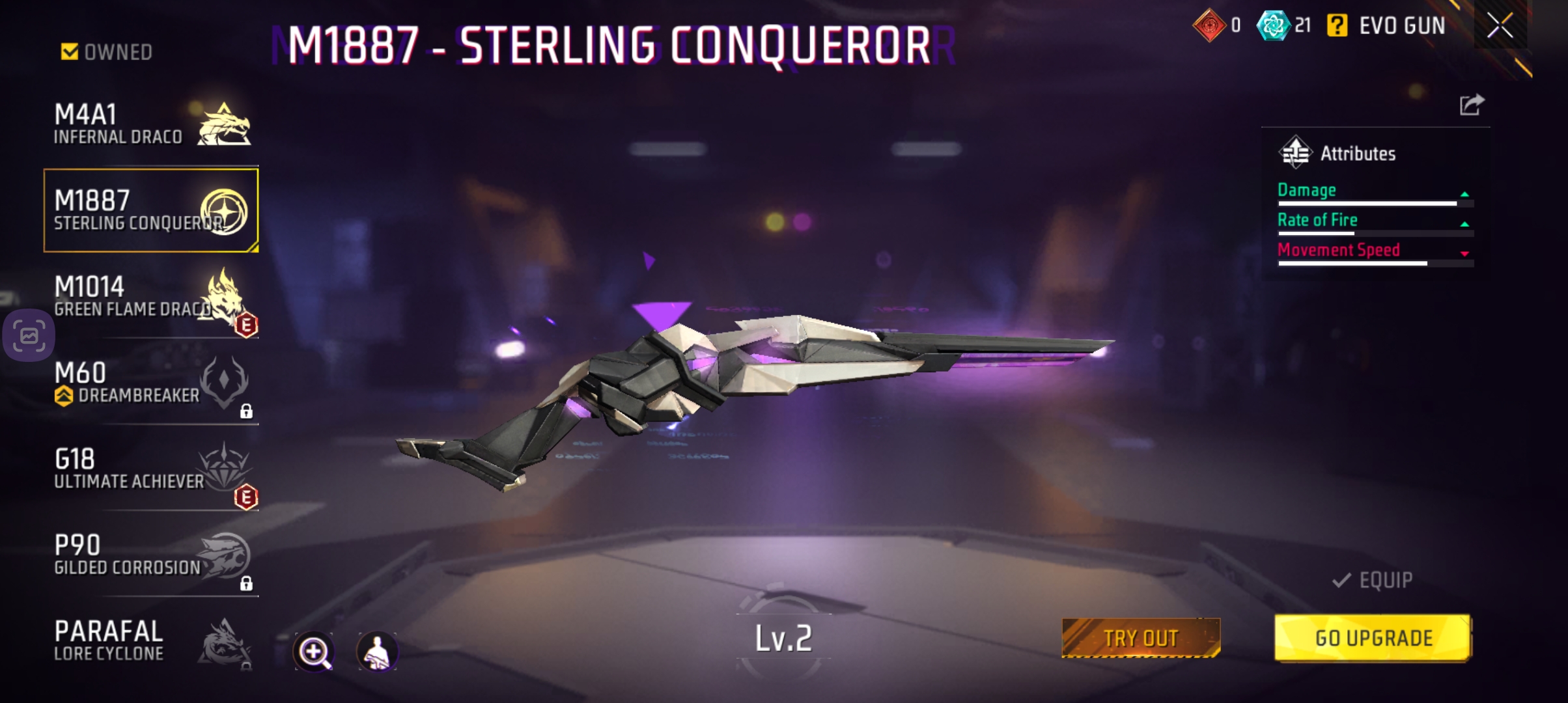Open the Evo Gun help question mark
Screen dimensions: 1568x703
[1337, 26]
